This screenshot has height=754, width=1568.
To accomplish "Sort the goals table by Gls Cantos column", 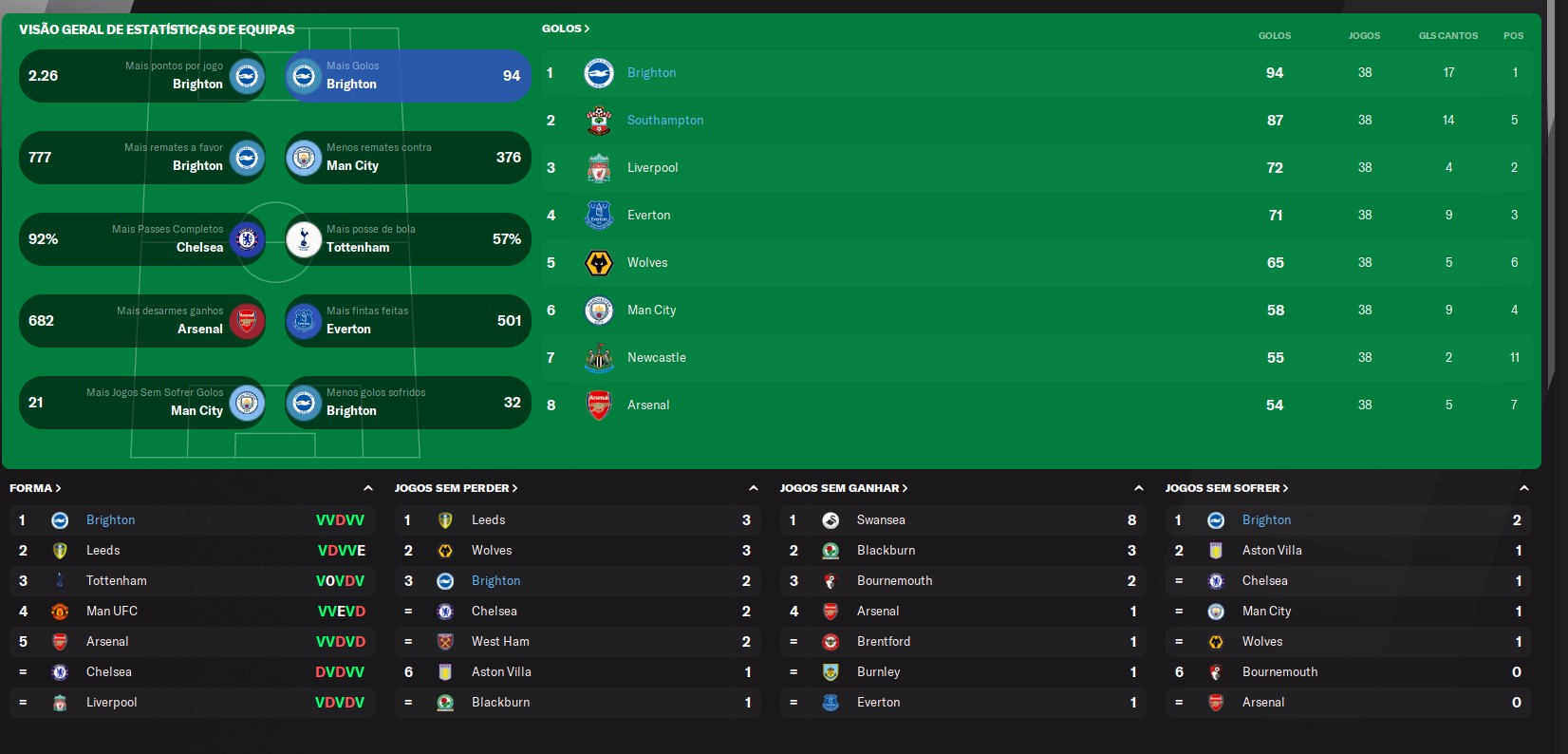I will pyautogui.click(x=1447, y=36).
